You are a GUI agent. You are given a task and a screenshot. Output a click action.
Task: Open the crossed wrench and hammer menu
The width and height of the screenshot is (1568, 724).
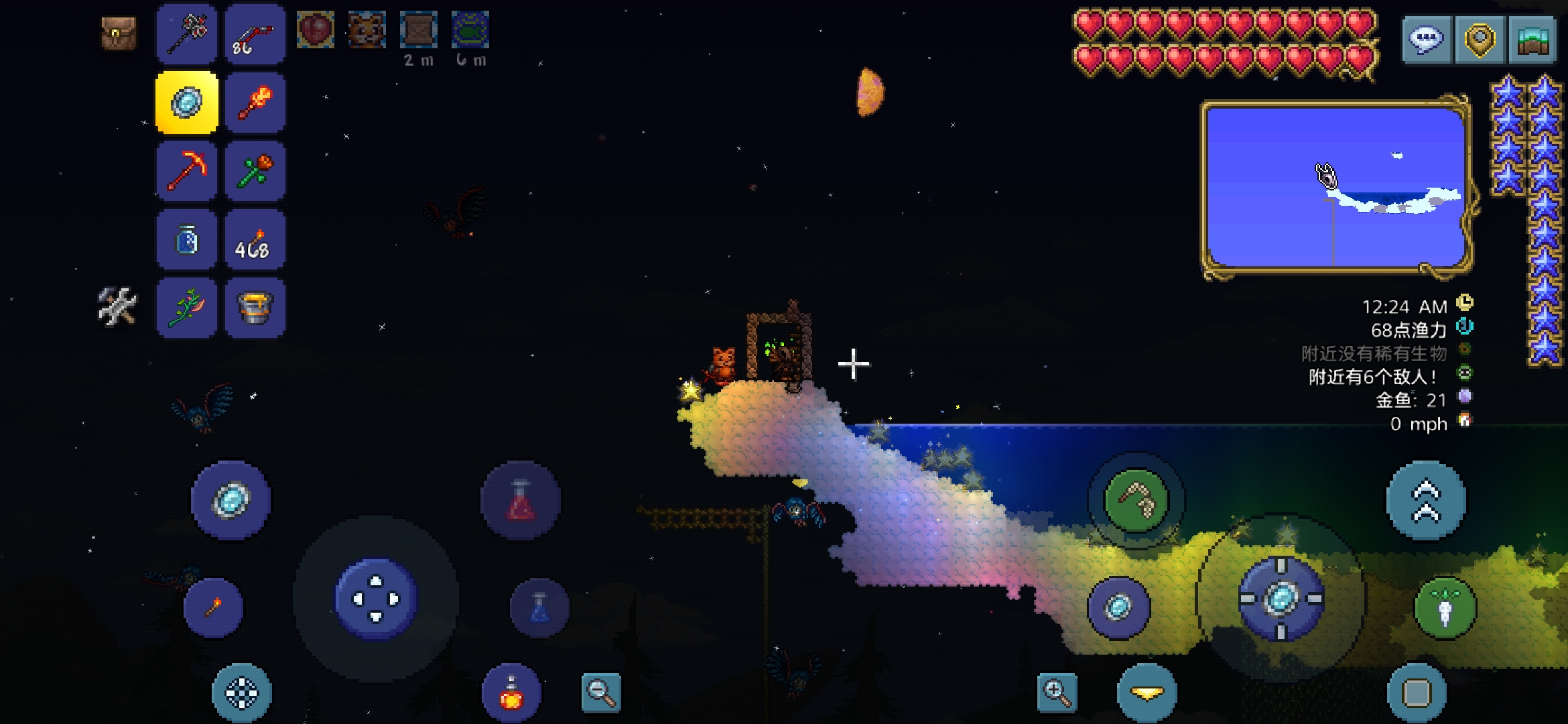pos(117,306)
